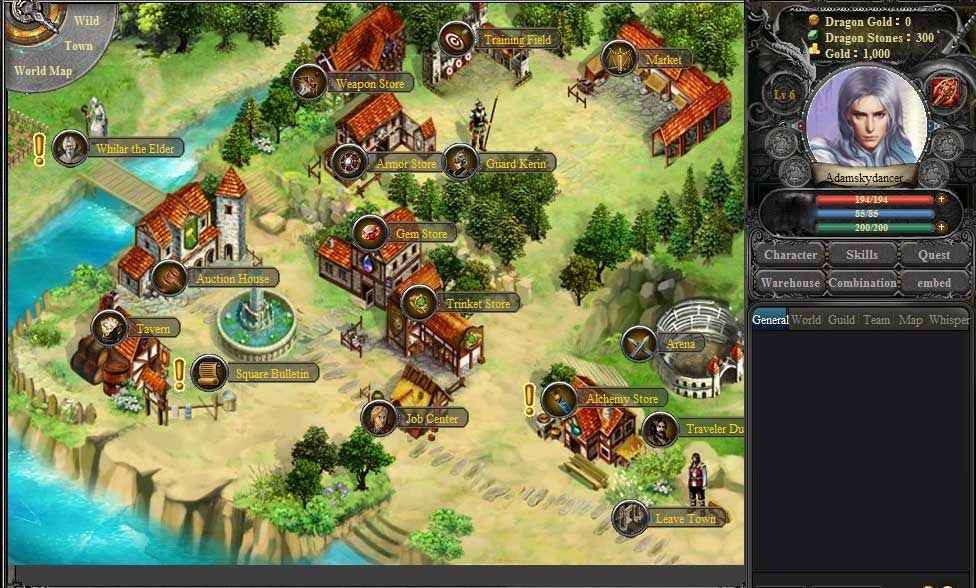The width and height of the screenshot is (976, 588).
Task: Switch to the Guild chat tab
Action: point(841,320)
